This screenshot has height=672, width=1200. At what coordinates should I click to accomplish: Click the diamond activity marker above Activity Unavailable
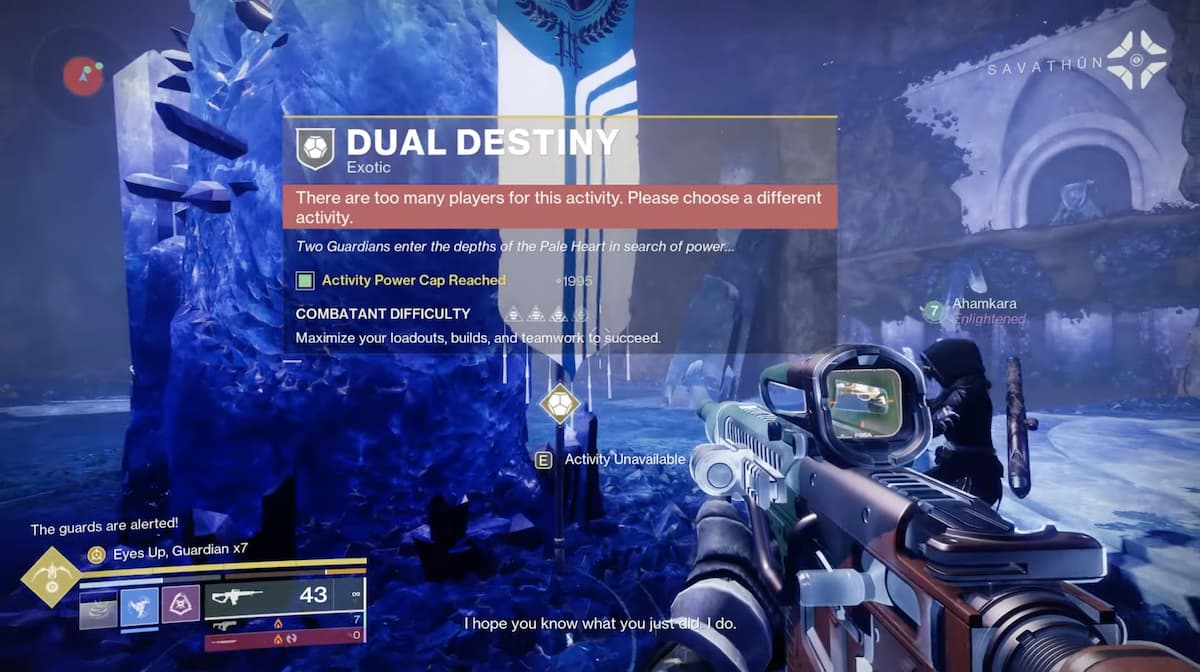pyautogui.click(x=557, y=405)
